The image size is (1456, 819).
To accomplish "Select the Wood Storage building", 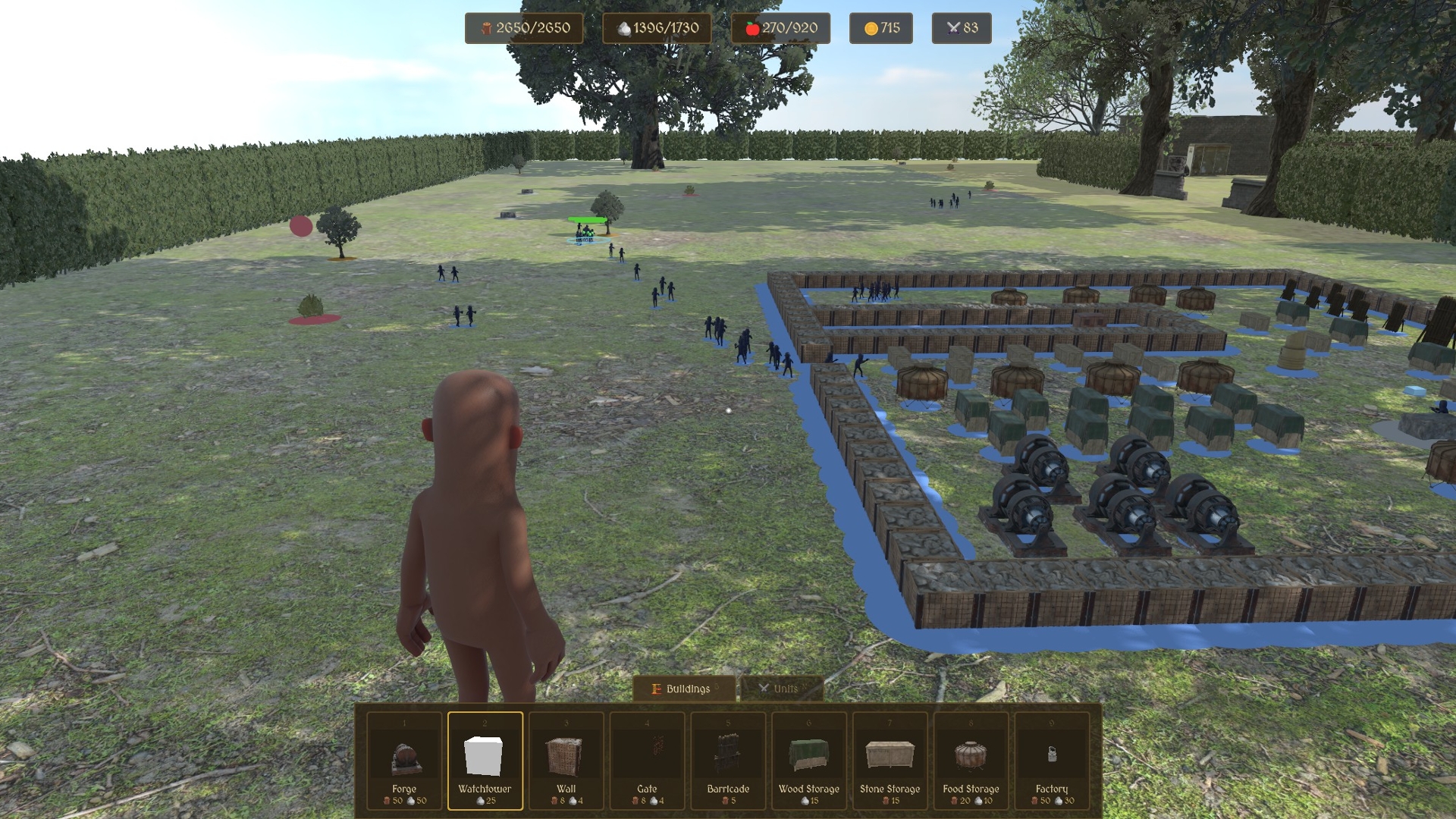I will coord(809,760).
